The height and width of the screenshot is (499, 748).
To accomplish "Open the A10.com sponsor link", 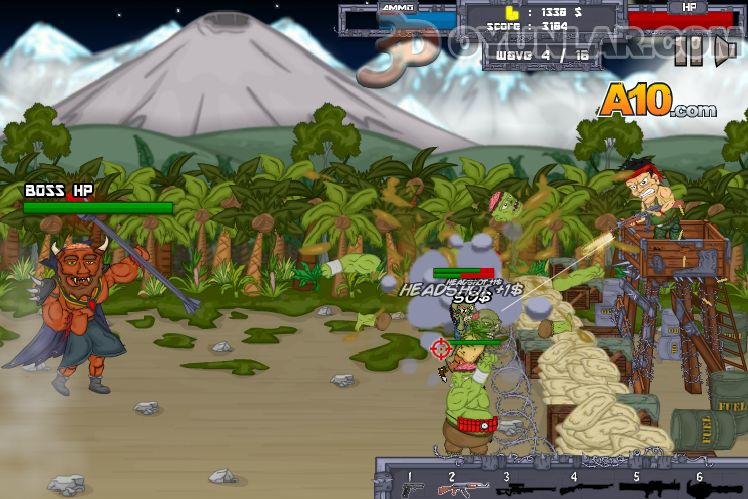I will pyautogui.click(x=657, y=102).
